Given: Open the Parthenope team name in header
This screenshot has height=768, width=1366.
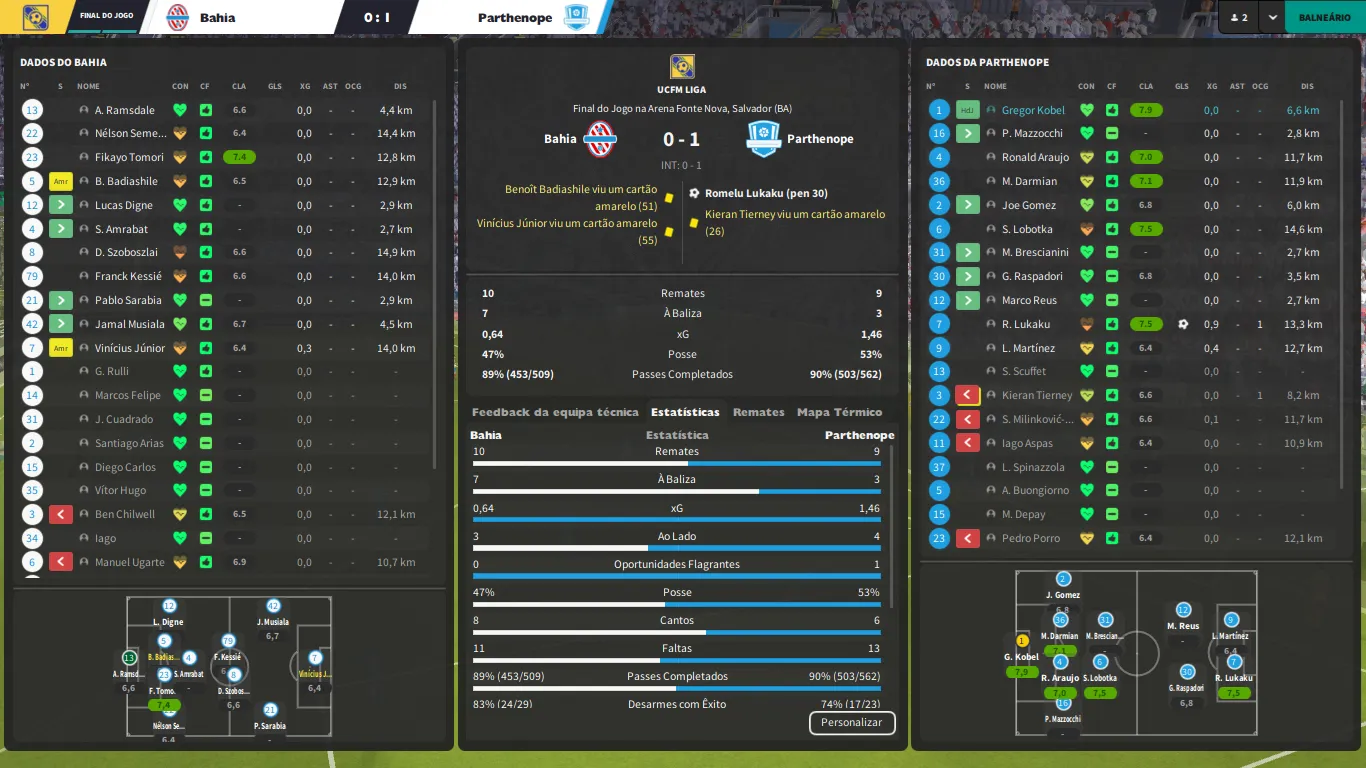Looking at the screenshot, I should click(x=515, y=17).
